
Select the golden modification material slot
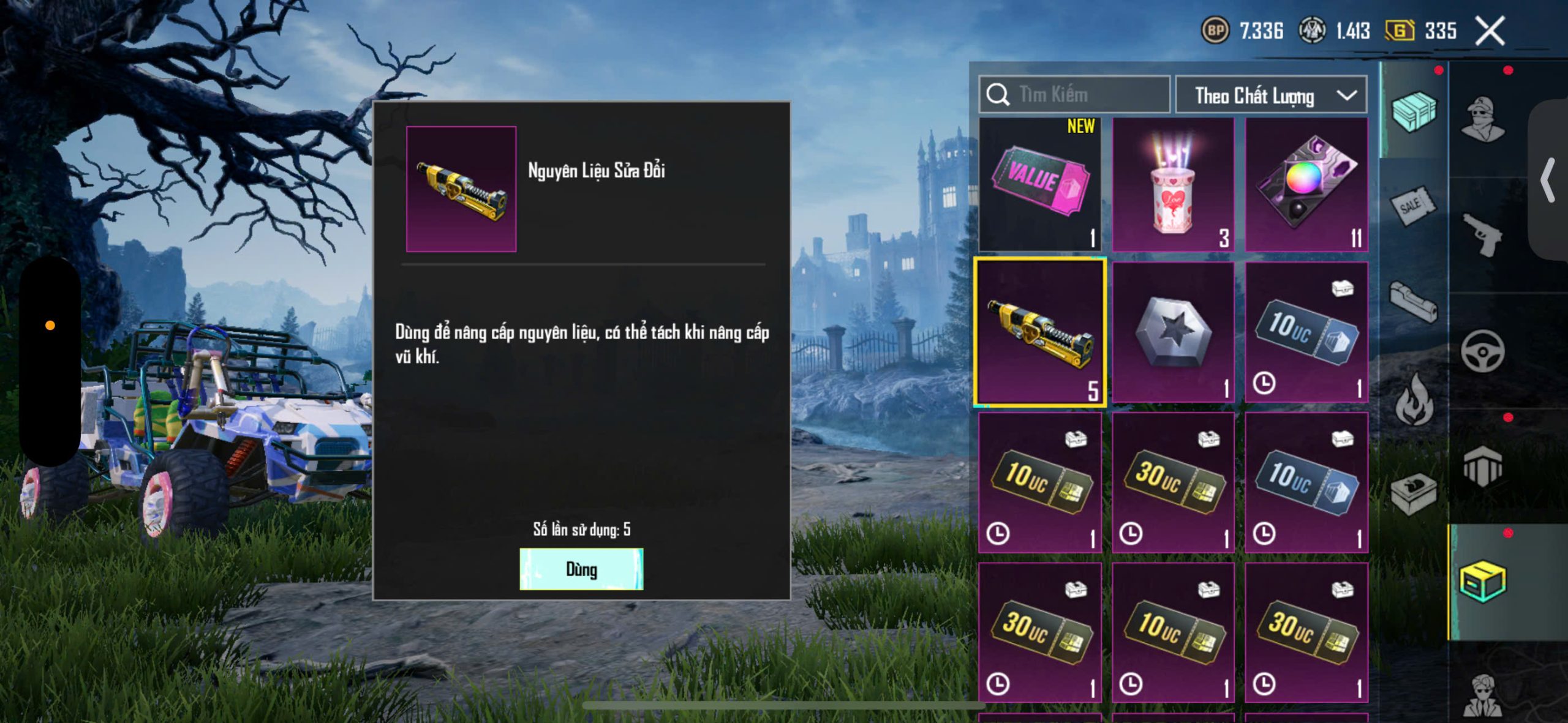[1040, 332]
